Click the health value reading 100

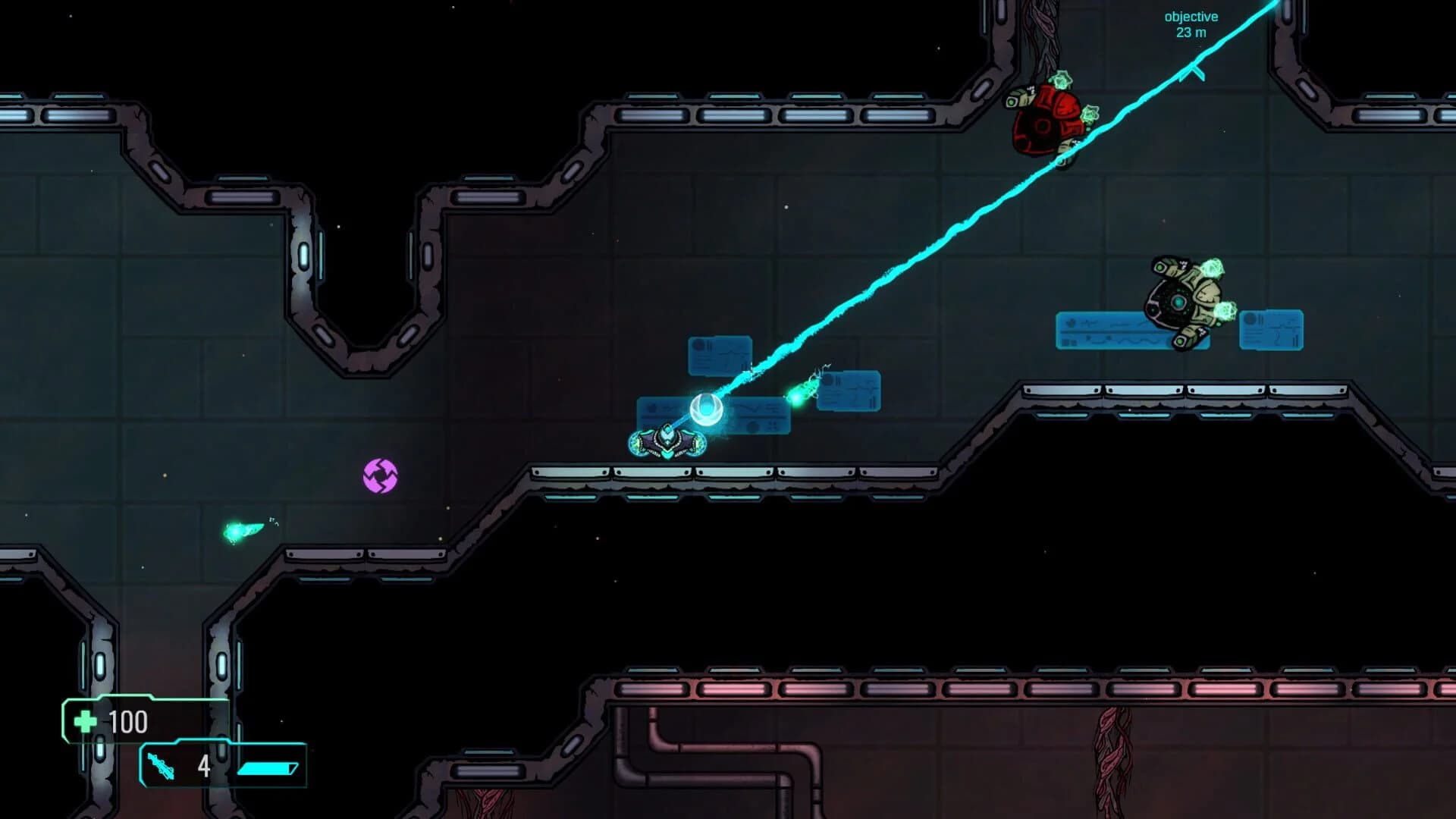pyautogui.click(x=127, y=722)
